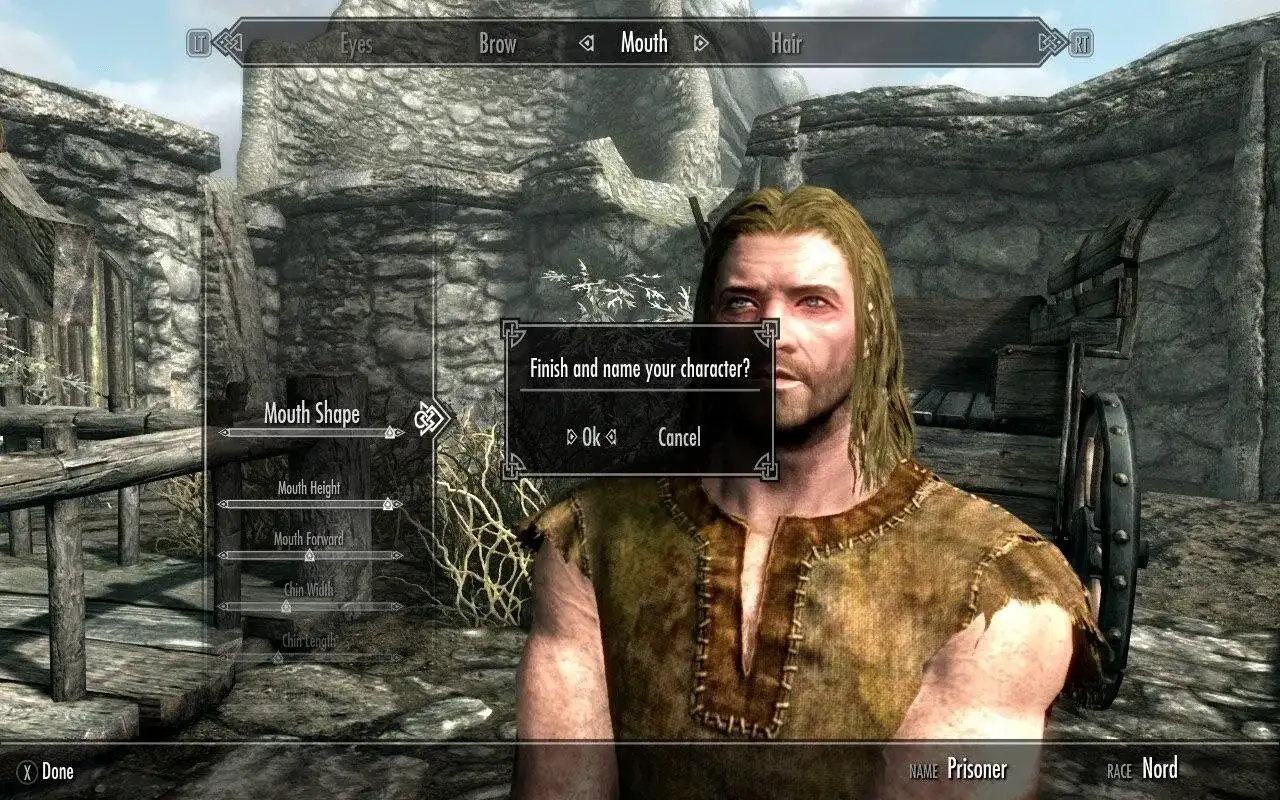The height and width of the screenshot is (800, 1280).
Task: Click Done to finish character creation
Action: (x=58, y=772)
